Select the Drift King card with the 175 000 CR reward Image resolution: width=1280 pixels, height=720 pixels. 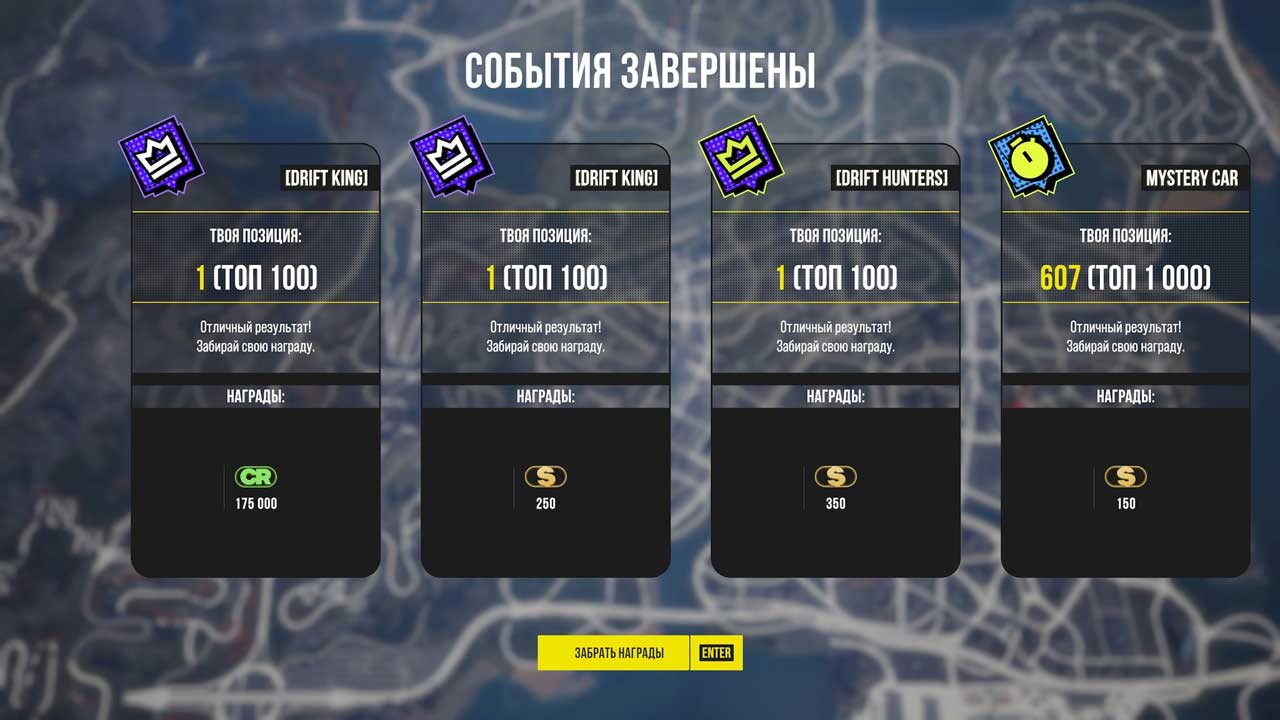(255, 360)
